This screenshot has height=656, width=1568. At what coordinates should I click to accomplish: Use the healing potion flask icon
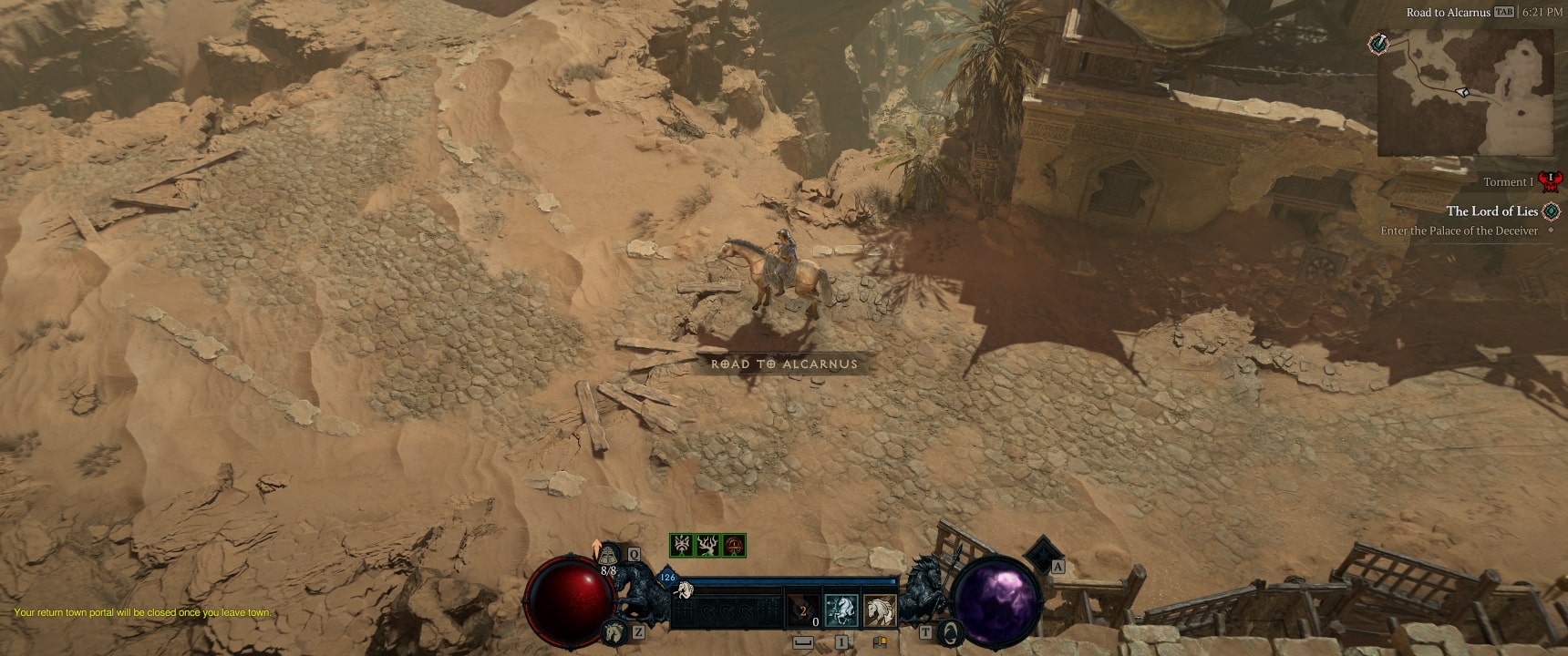pyautogui.click(x=609, y=554)
